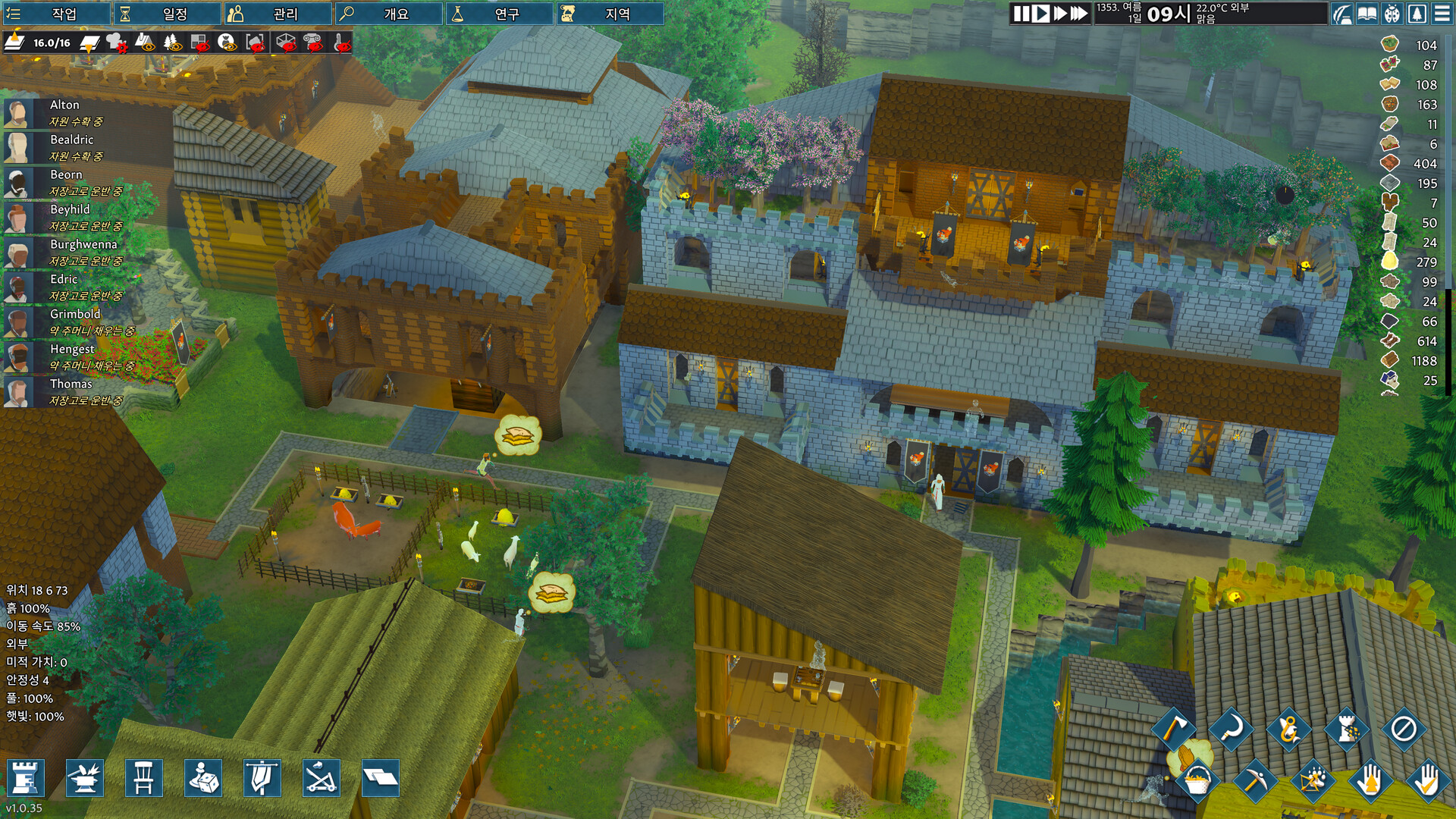Screen dimensions: 1456x819
Task: Open the castle tower build category
Action: [26, 777]
